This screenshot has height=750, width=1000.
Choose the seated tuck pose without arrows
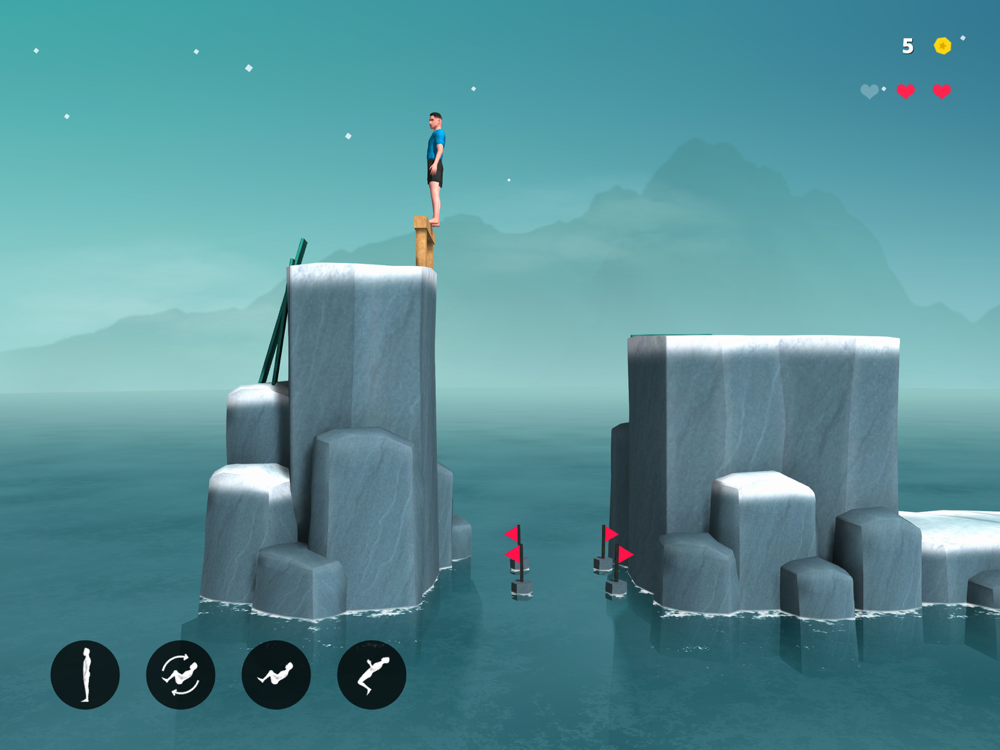(x=276, y=675)
